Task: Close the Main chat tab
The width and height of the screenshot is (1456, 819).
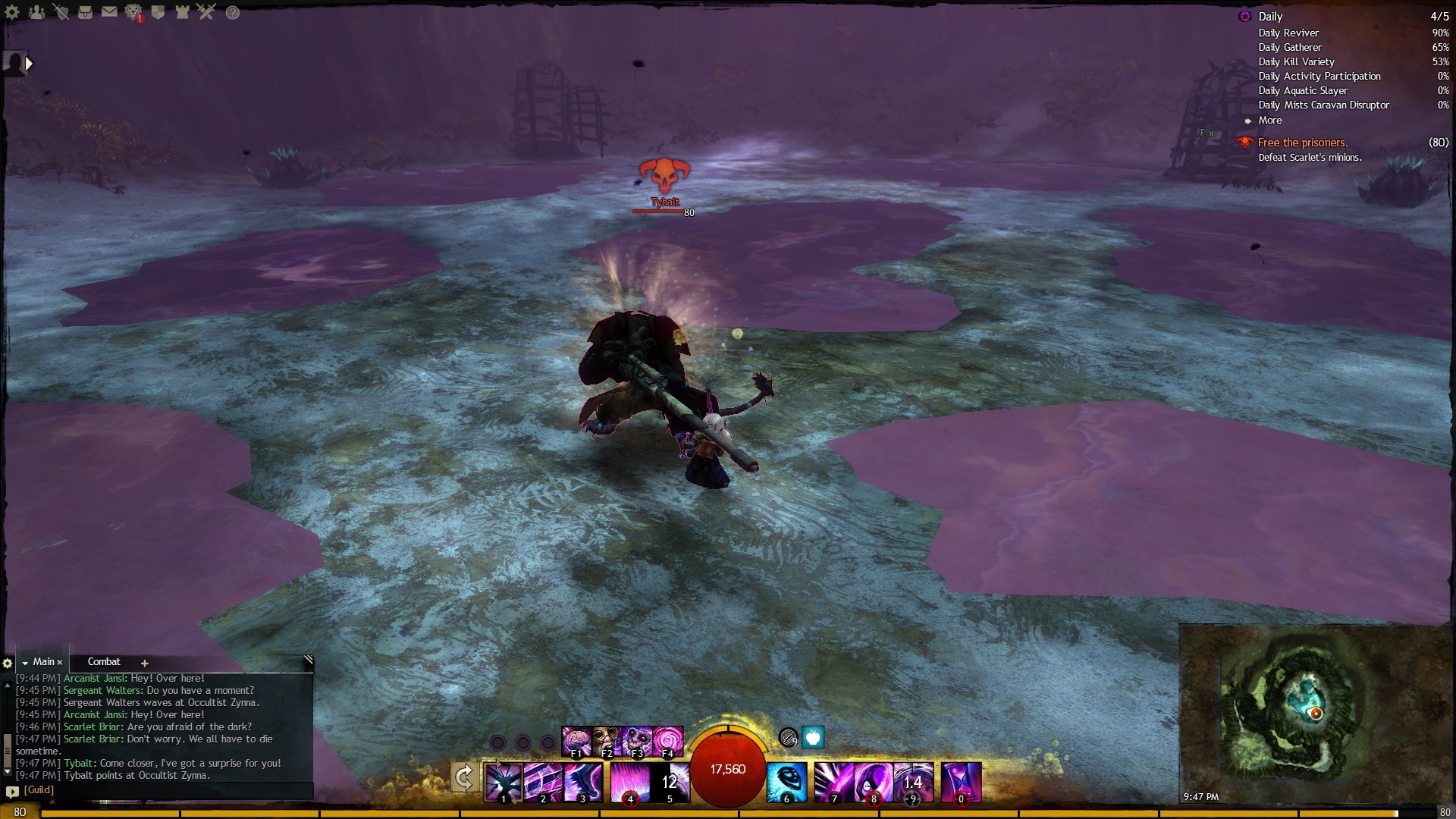Action: [60, 662]
